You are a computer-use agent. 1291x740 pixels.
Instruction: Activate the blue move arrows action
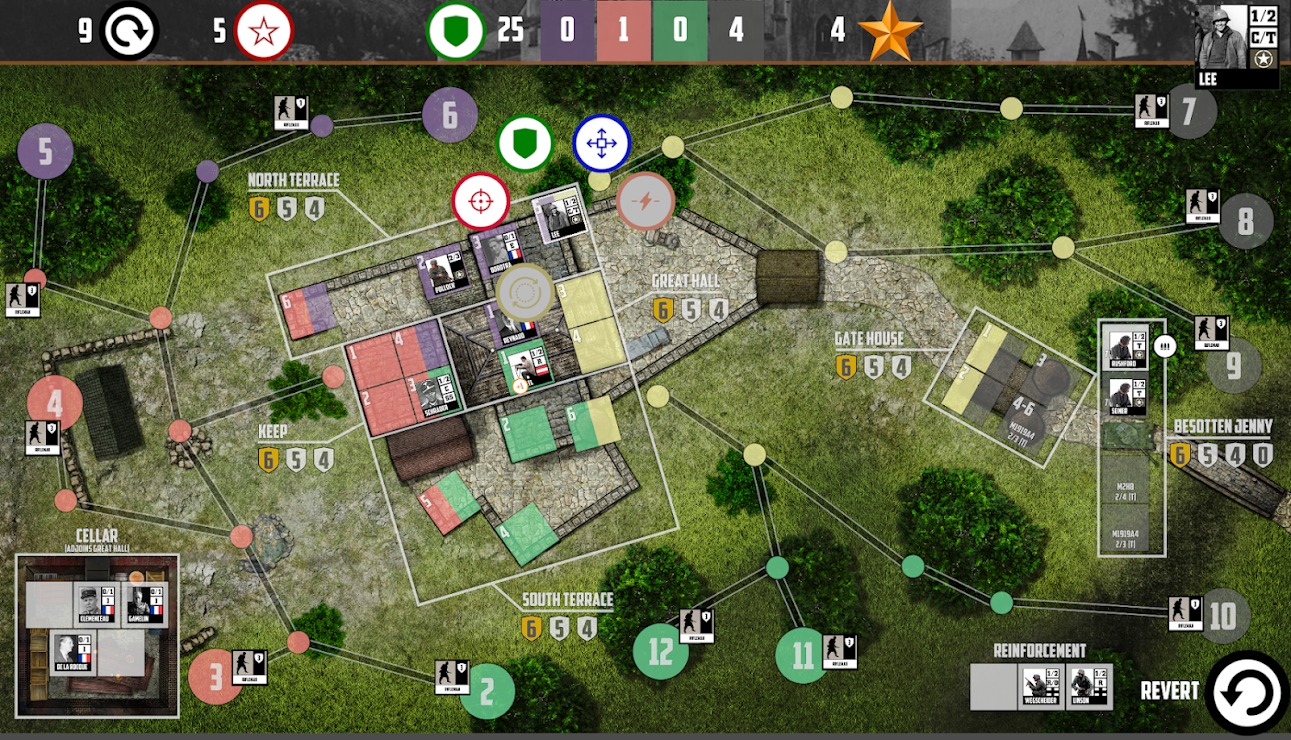(x=601, y=143)
